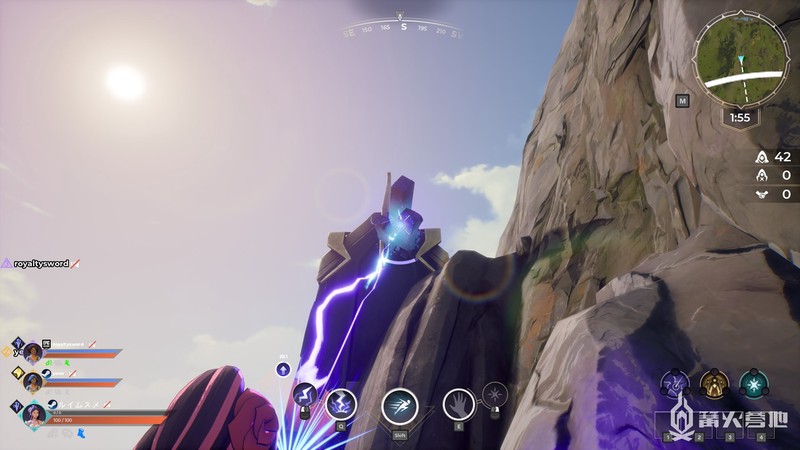Select the open hand gauntlet icon
The width and height of the screenshot is (800, 450).
(458, 404)
